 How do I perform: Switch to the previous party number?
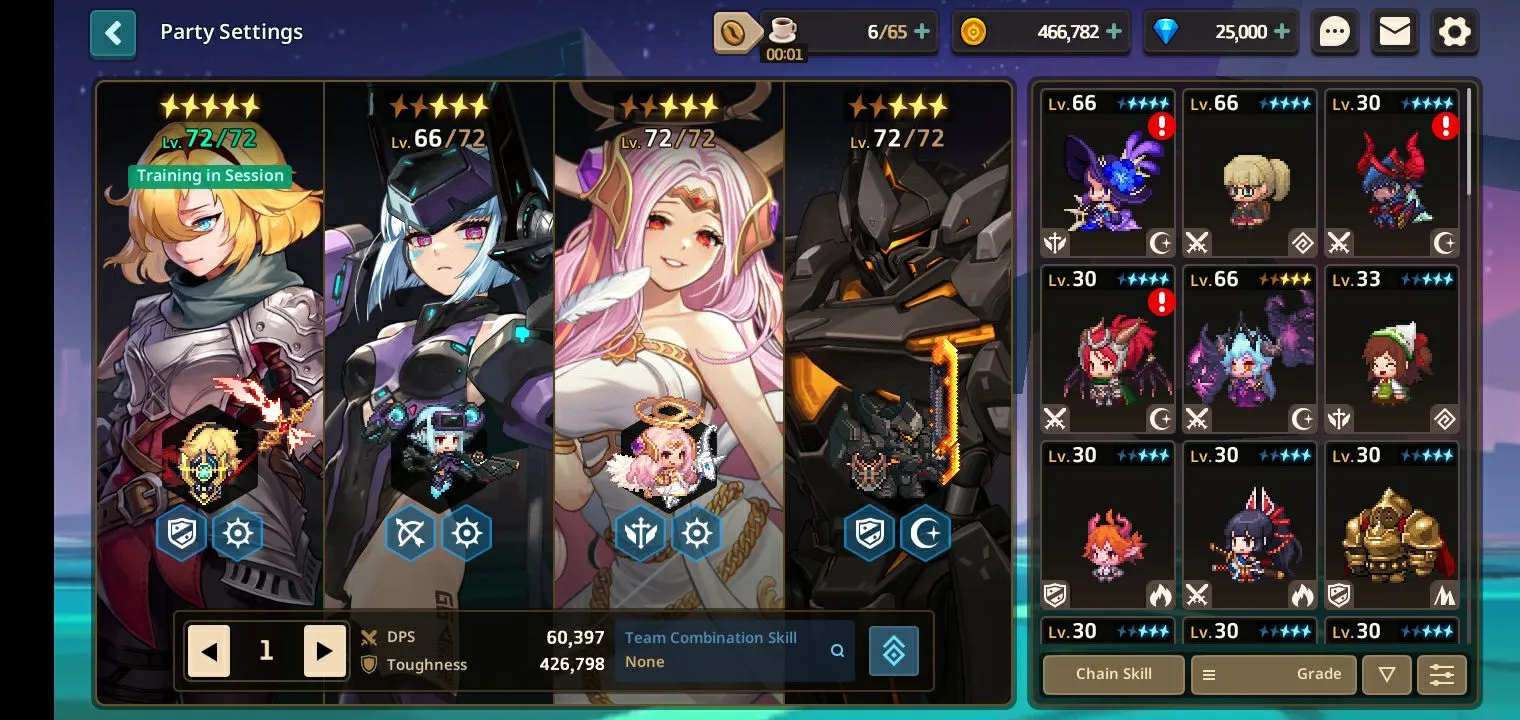point(209,652)
